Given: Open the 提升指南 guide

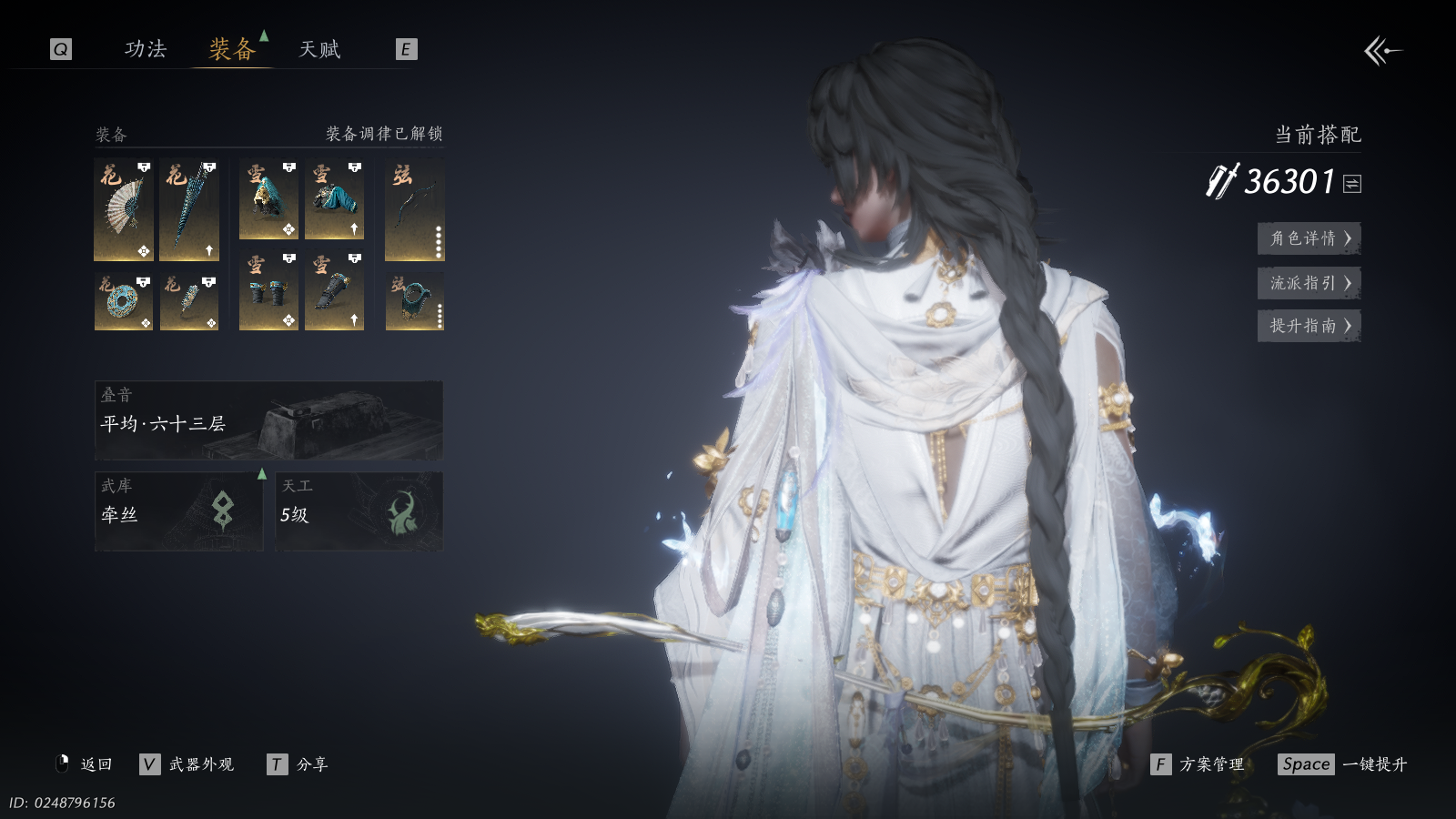Looking at the screenshot, I should click(x=1309, y=326).
